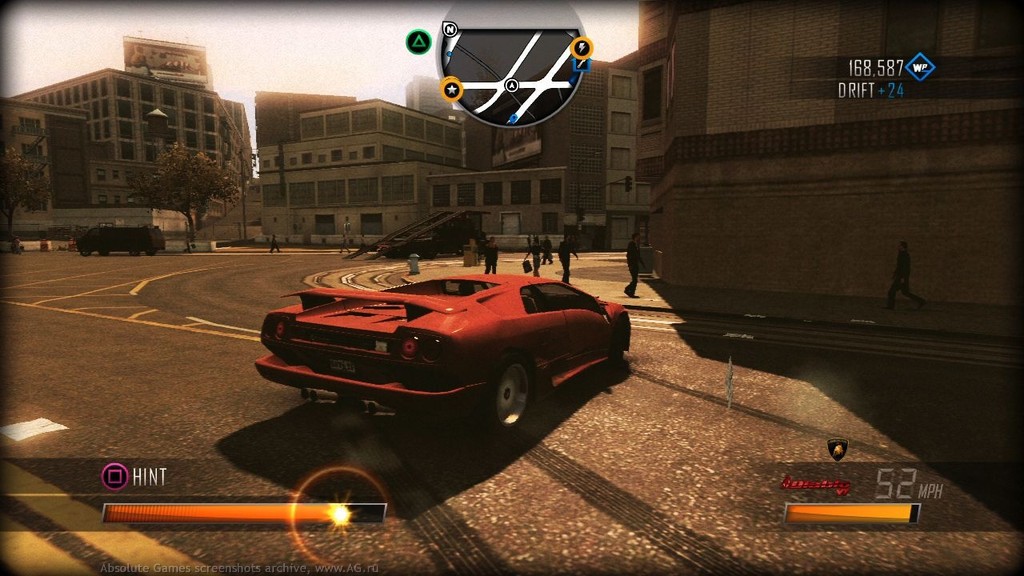The height and width of the screenshot is (576, 1024).
Task: Select the orange lightning bolt minimap marker
Action: (x=581, y=47)
